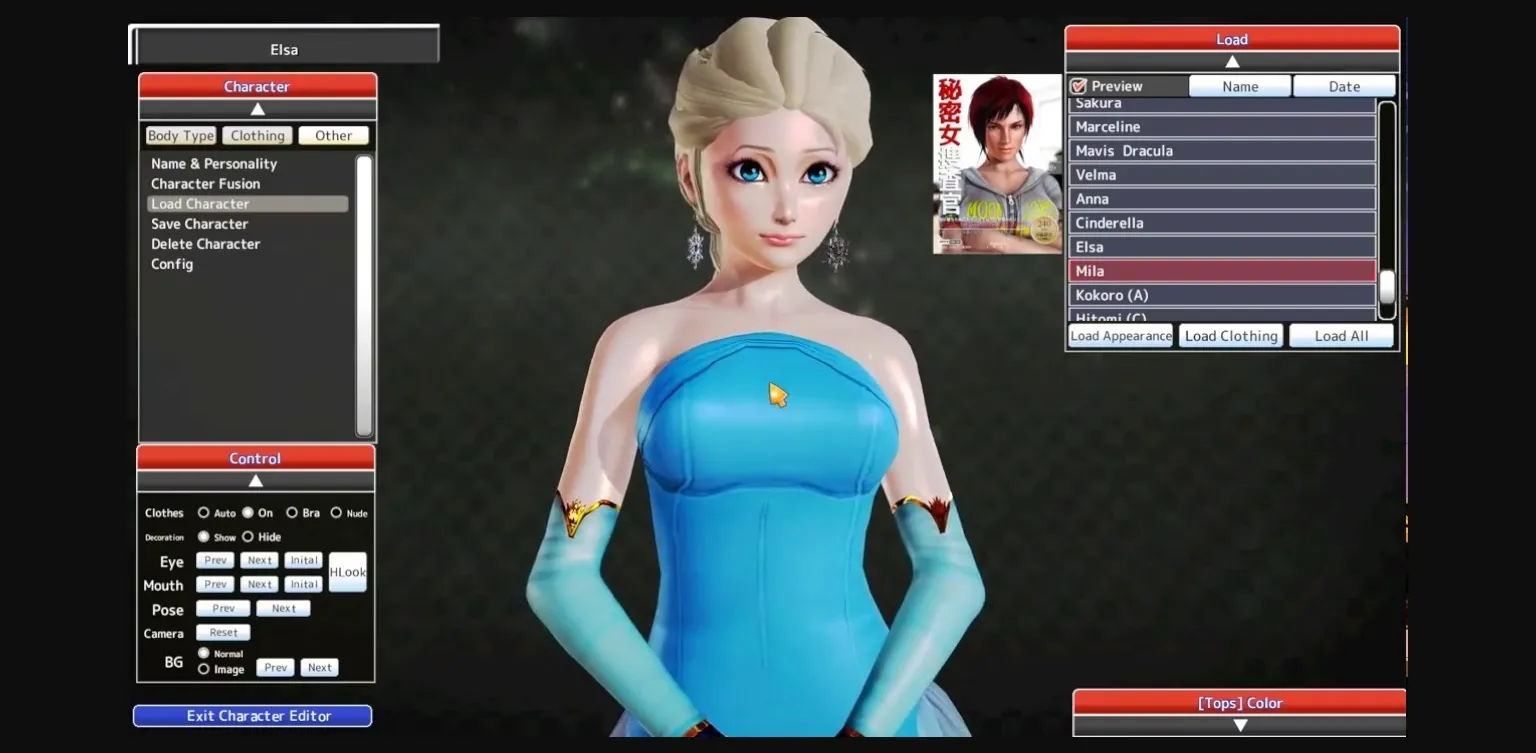This screenshot has width=1536, height=753.
Task: Reset the Camera
Action: pos(222,632)
